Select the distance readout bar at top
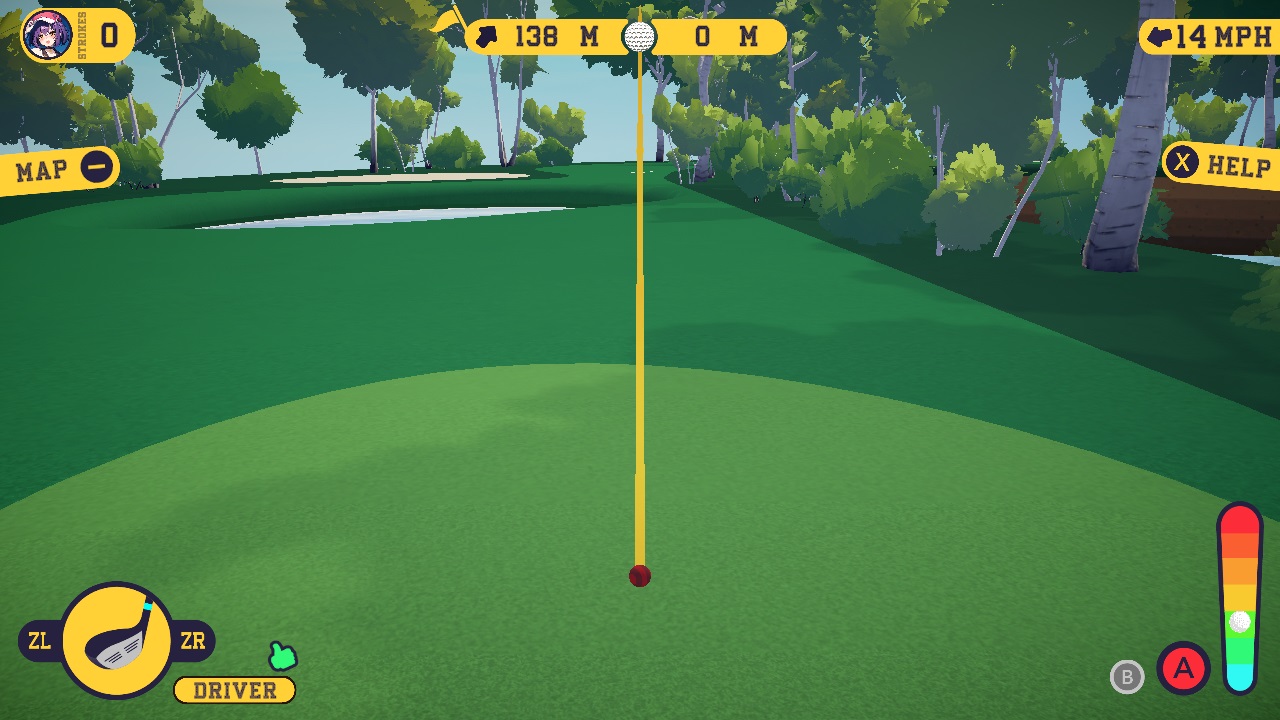 (x=625, y=37)
